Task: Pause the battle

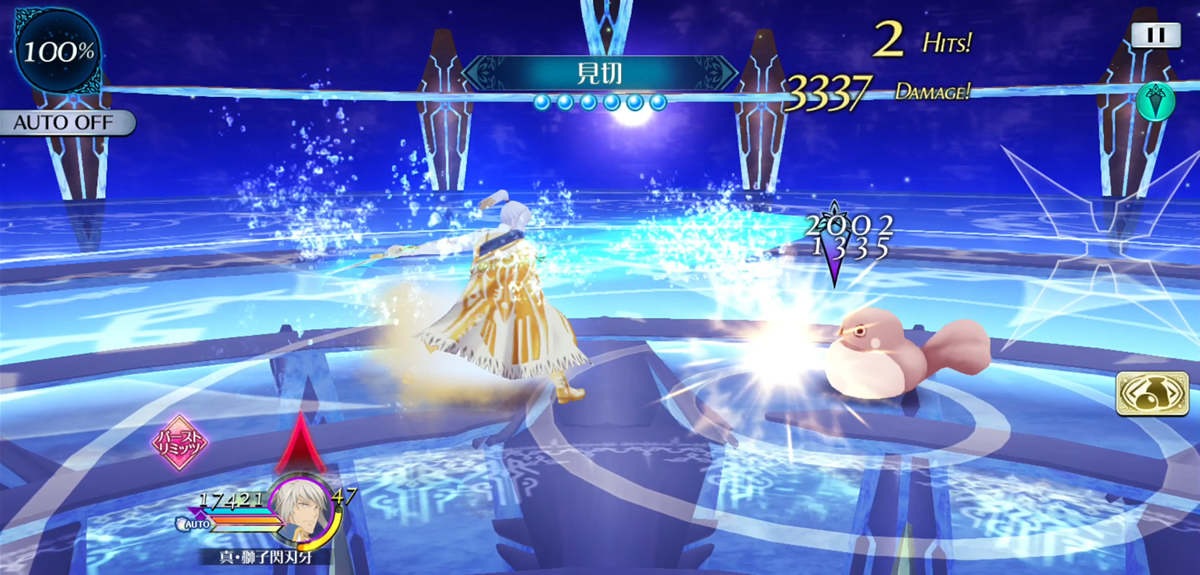Action: coord(1155,35)
